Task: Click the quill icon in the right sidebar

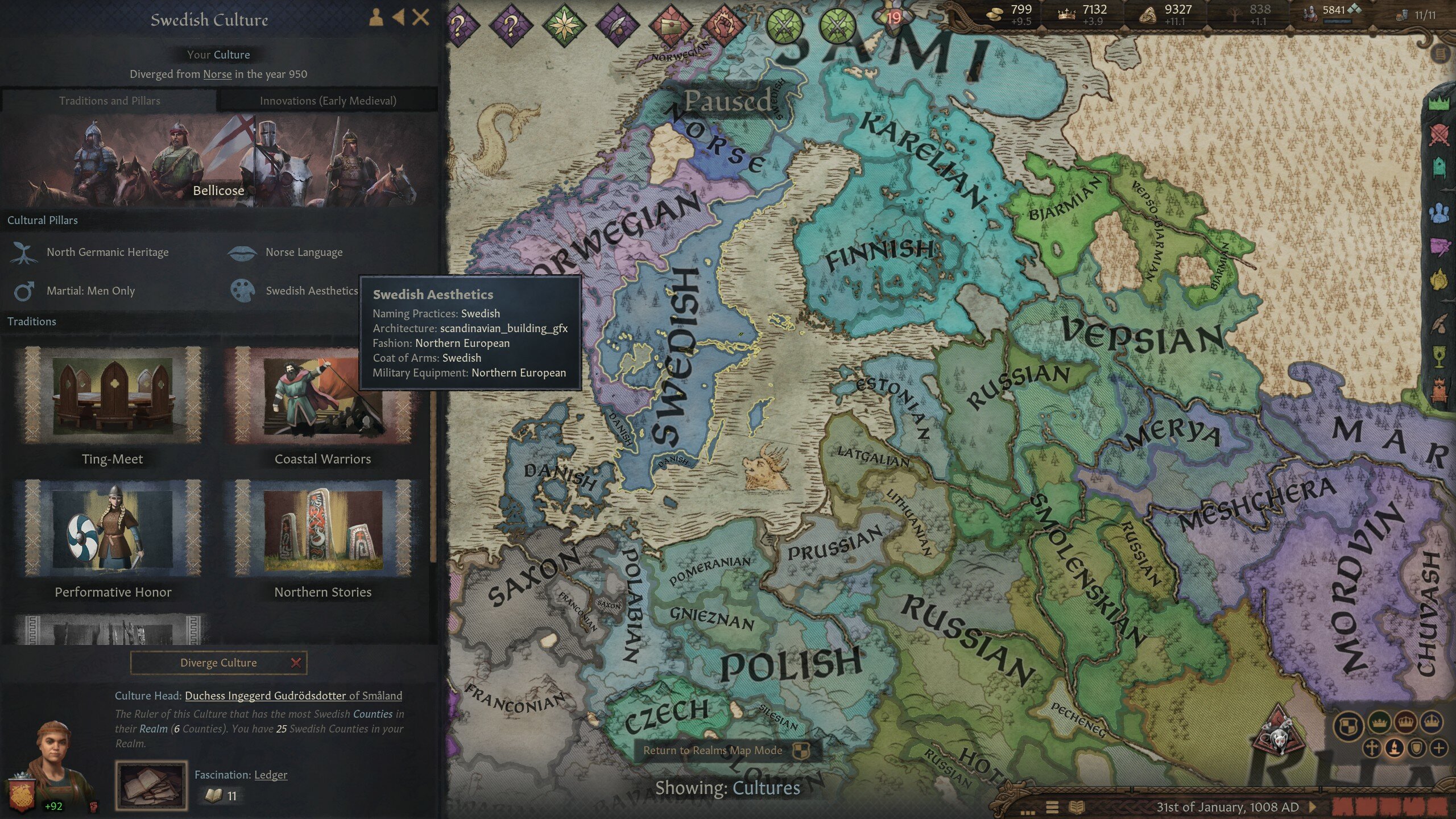Action: (x=1439, y=322)
